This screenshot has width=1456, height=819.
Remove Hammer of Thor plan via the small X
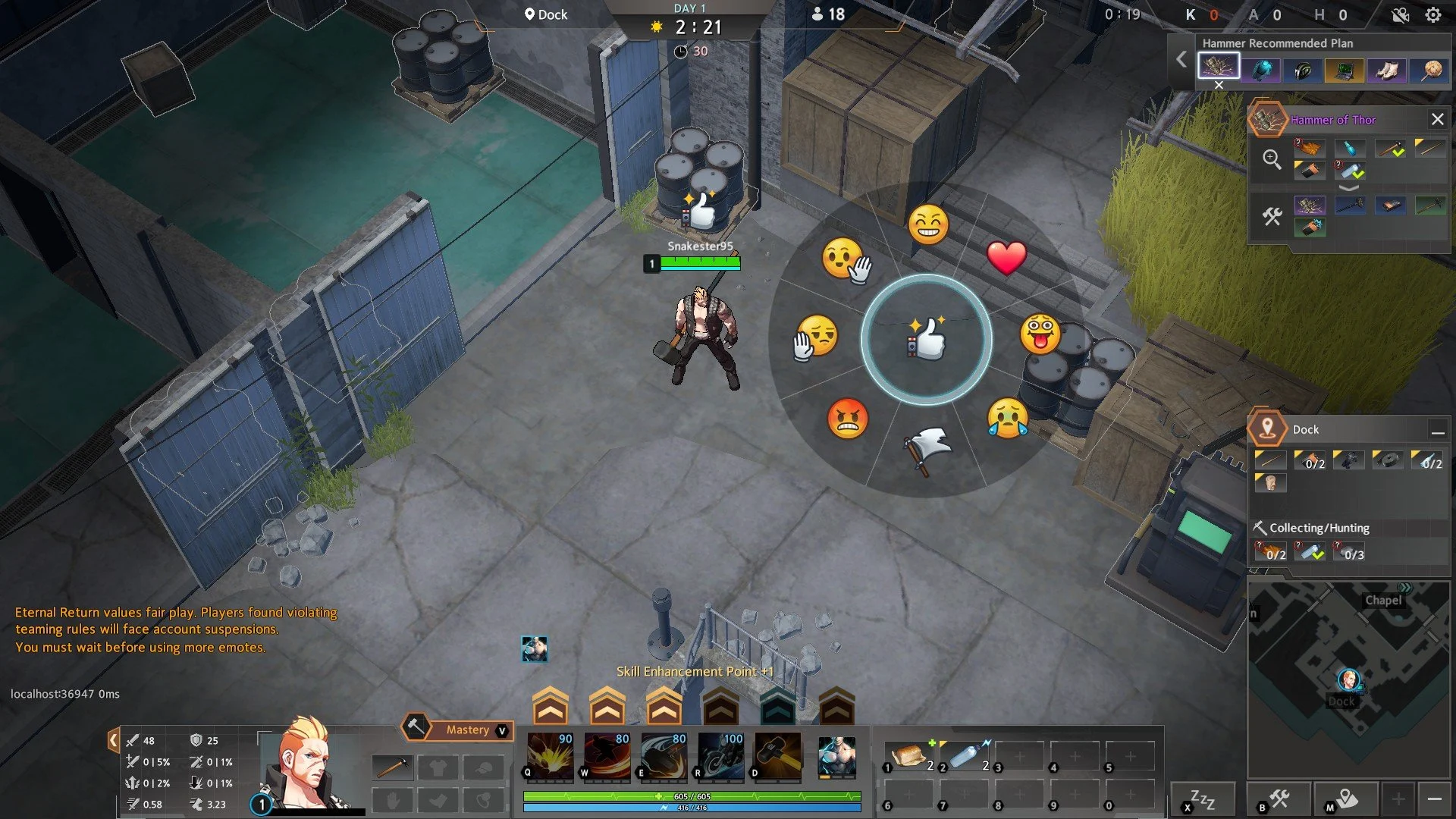click(1219, 85)
